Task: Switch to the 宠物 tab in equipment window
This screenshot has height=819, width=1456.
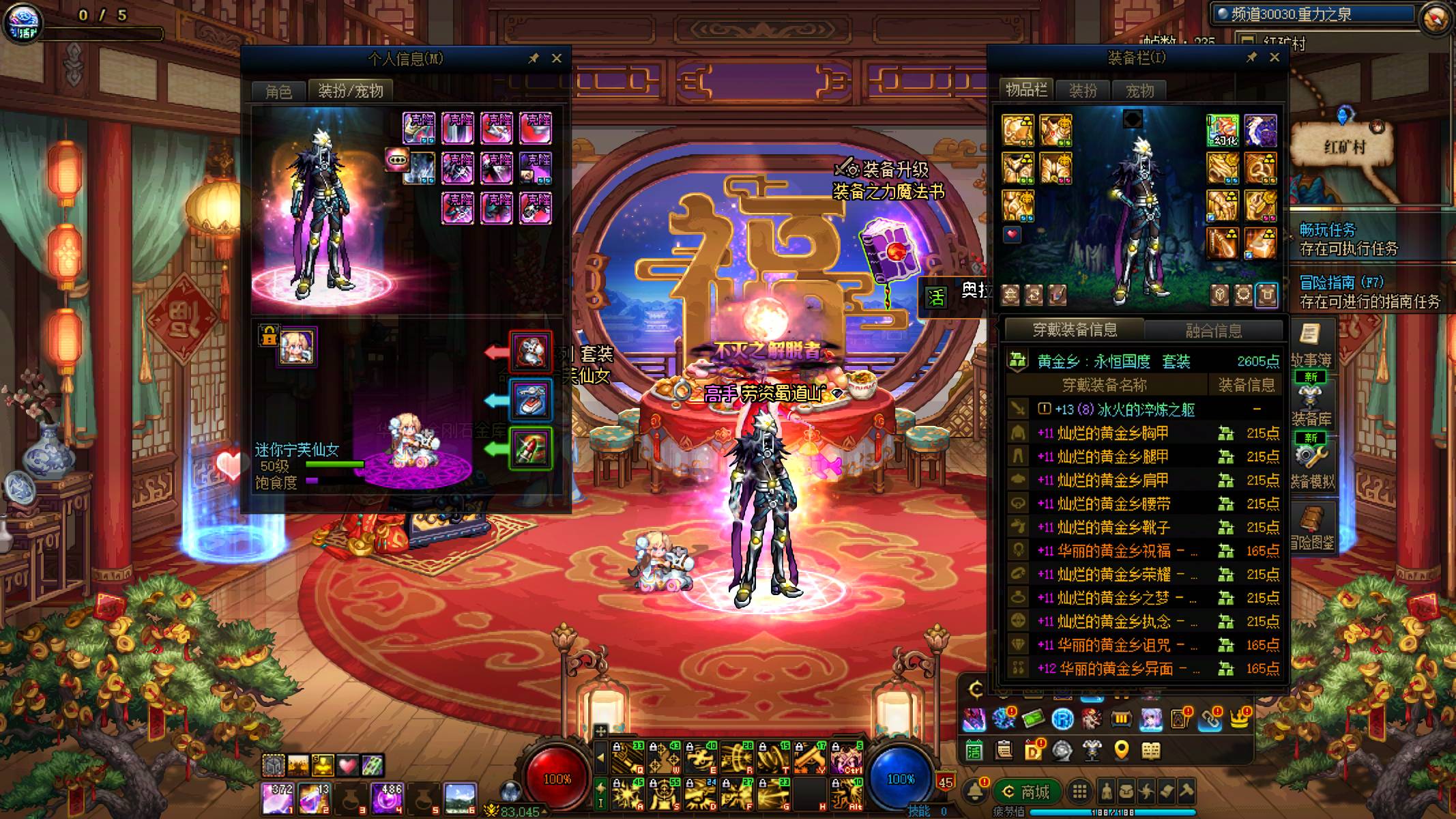Action: [1139, 91]
